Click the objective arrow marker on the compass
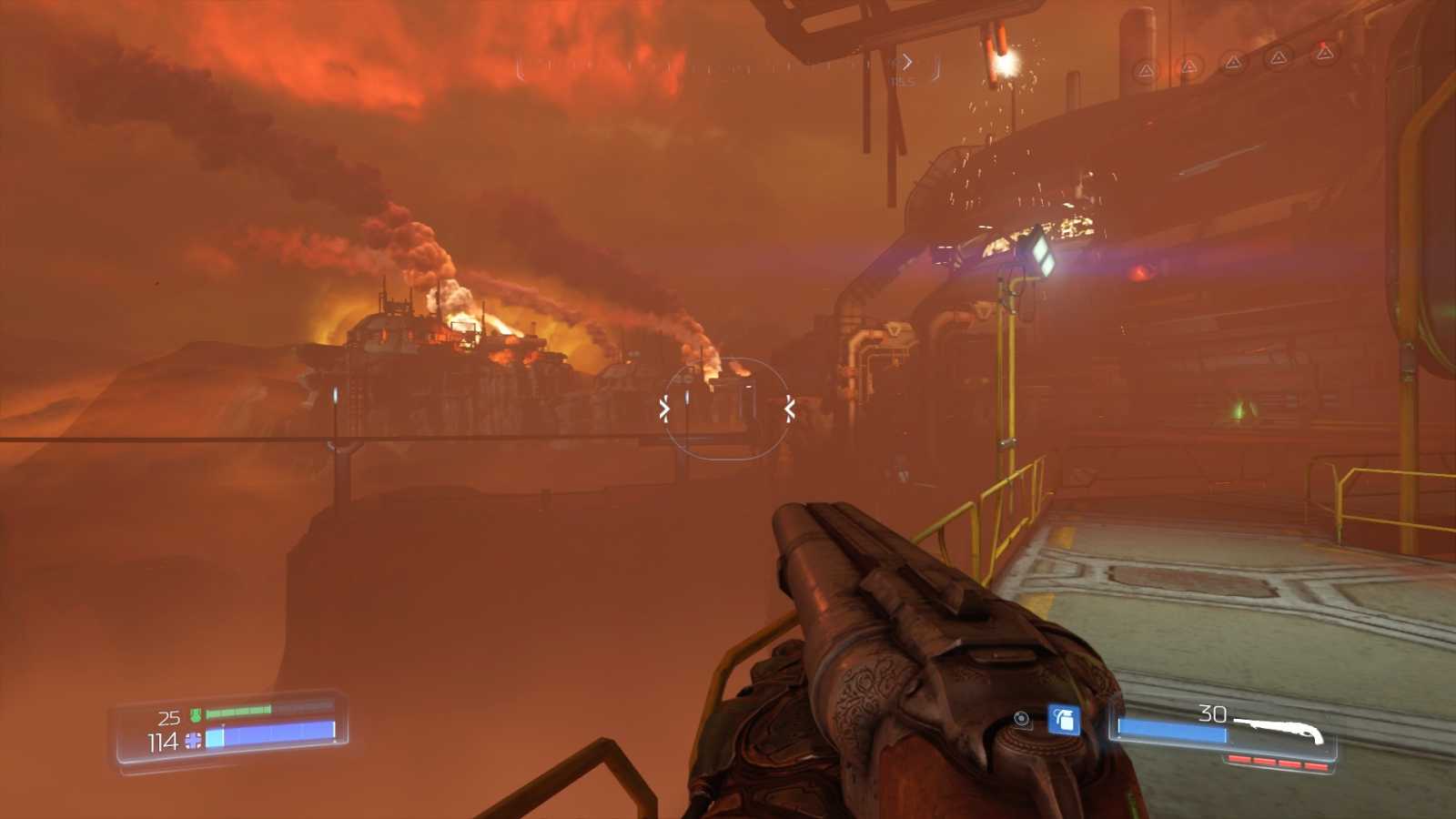 pos(905,62)
